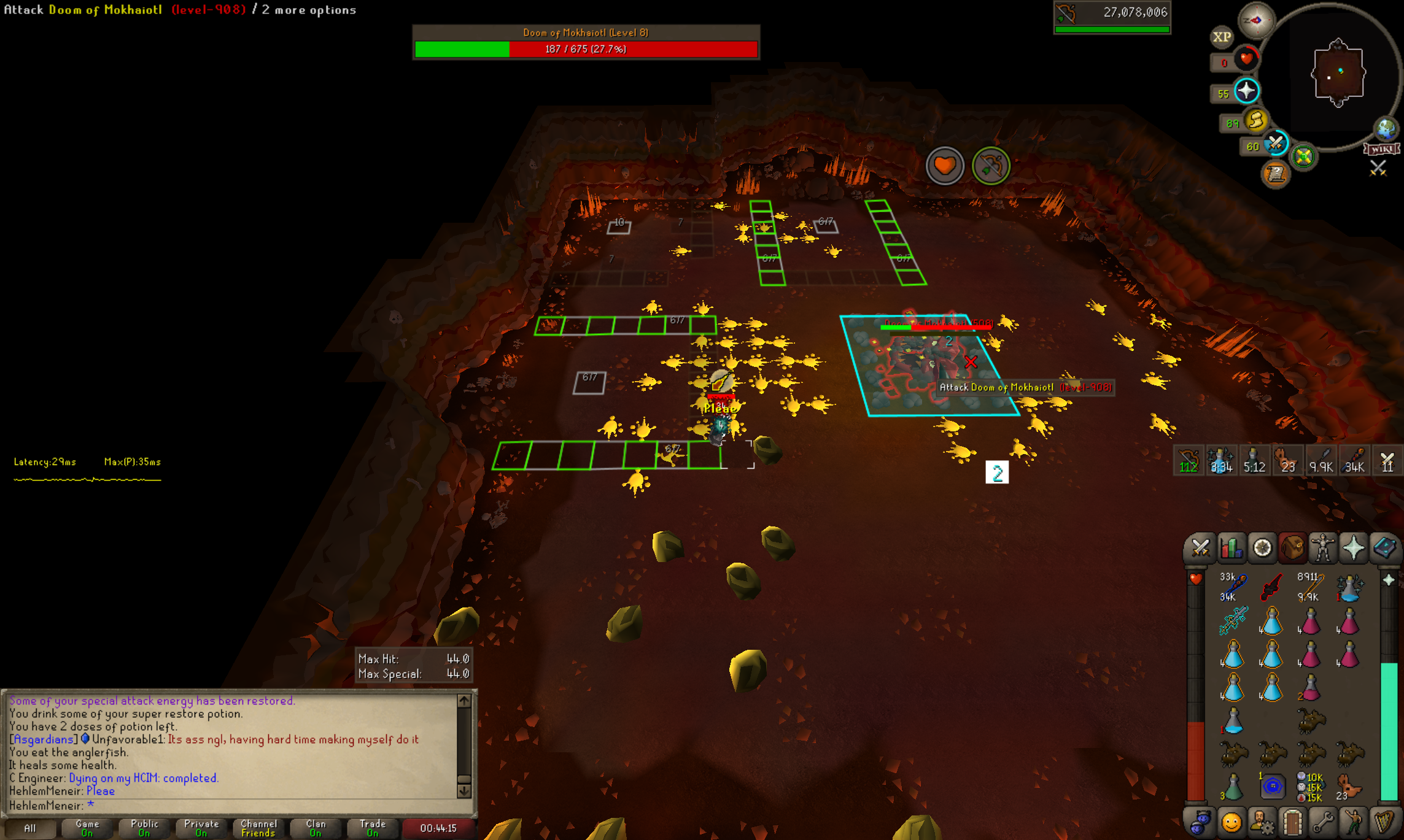The image size is (1404, 840).
Task: Drink the green potion with 3 doses
Action: point(1232,787)
